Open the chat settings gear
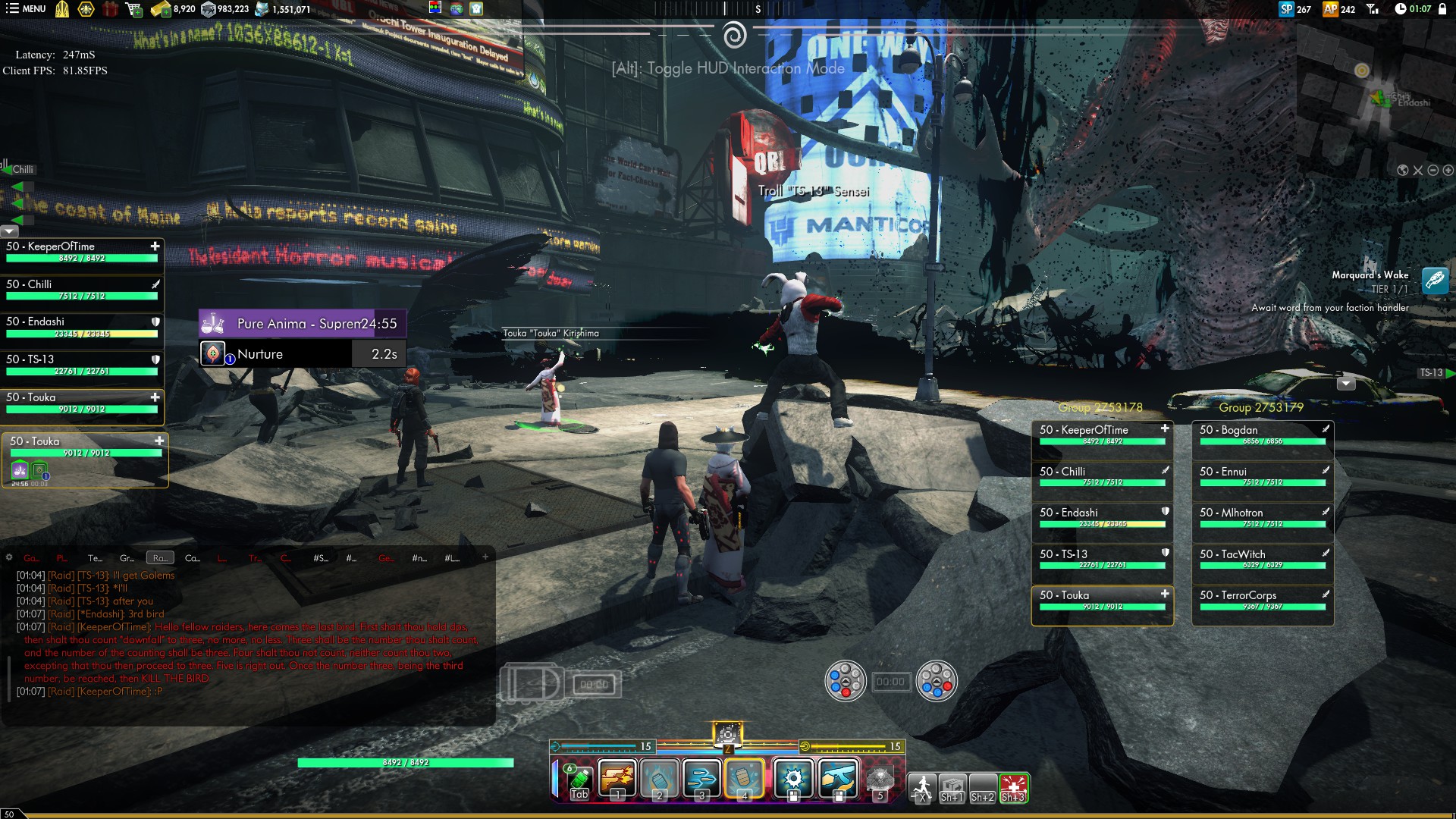This screenshot has height=819, width=1456. [9, 557]
